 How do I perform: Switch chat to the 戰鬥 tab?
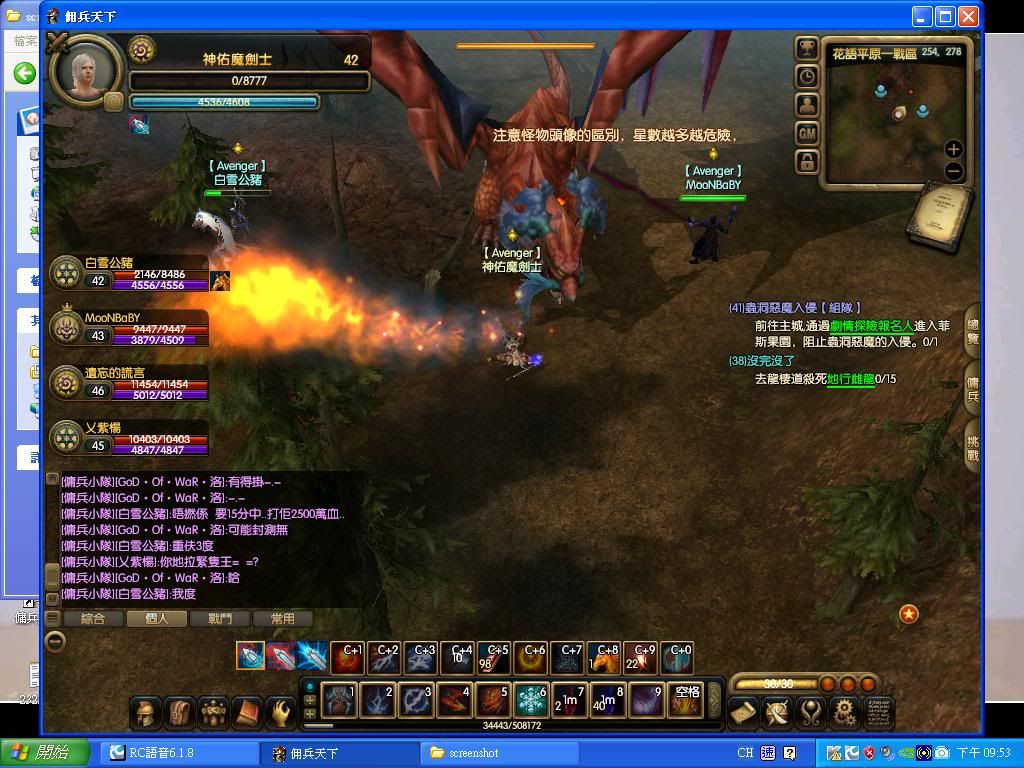219,619
